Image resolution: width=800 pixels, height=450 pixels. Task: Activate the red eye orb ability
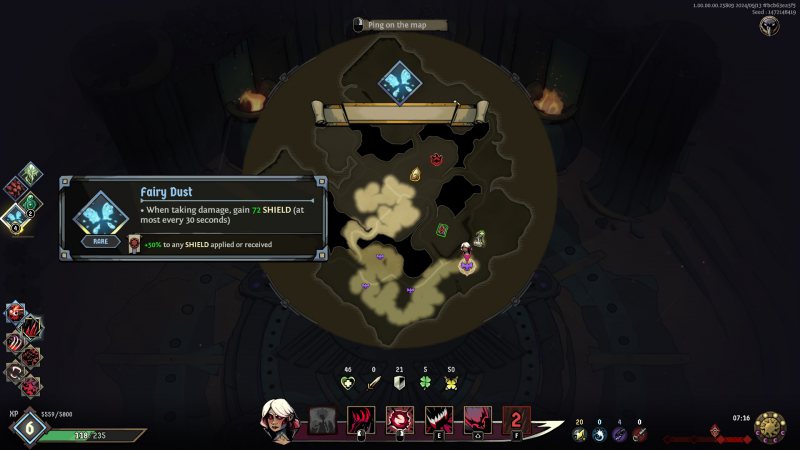[399, 421]
